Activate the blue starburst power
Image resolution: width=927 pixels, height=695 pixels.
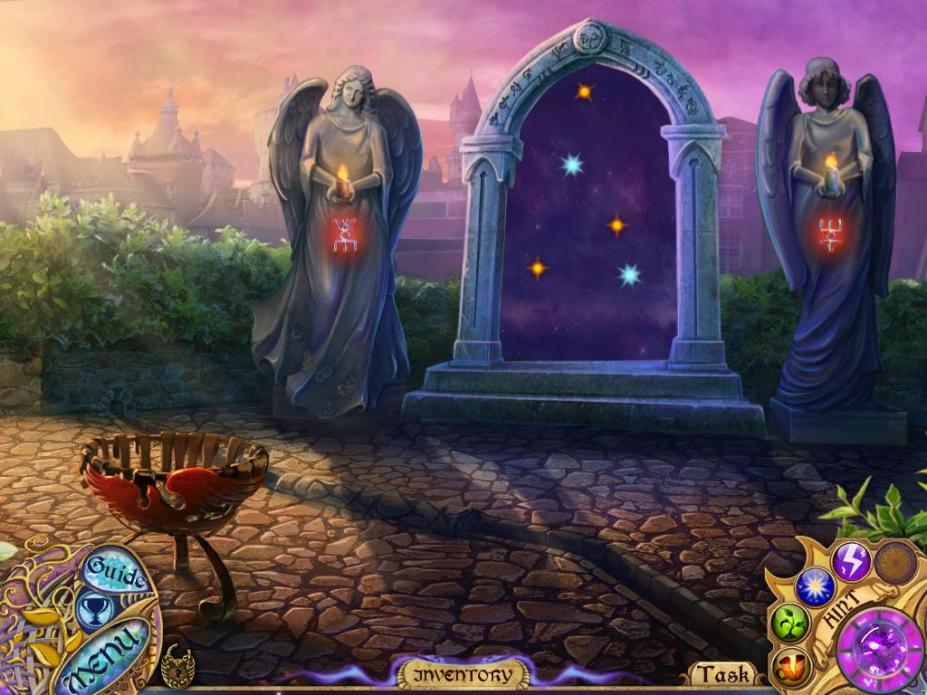(815, 587)
